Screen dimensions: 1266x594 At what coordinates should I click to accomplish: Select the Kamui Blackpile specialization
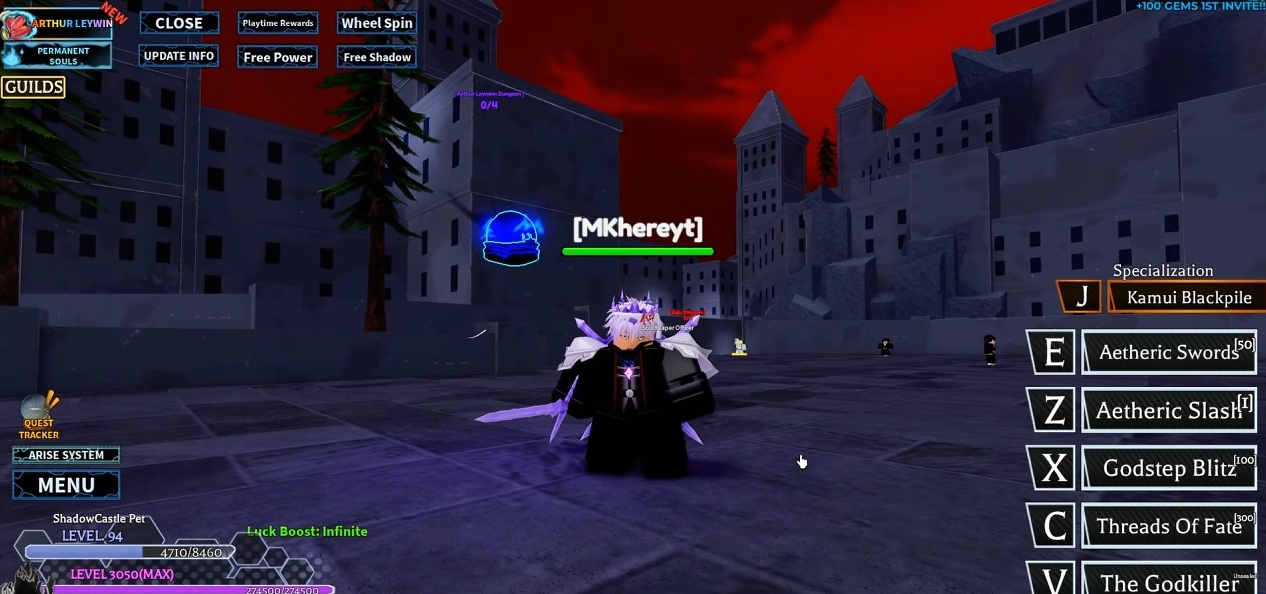pos(1188,297)
